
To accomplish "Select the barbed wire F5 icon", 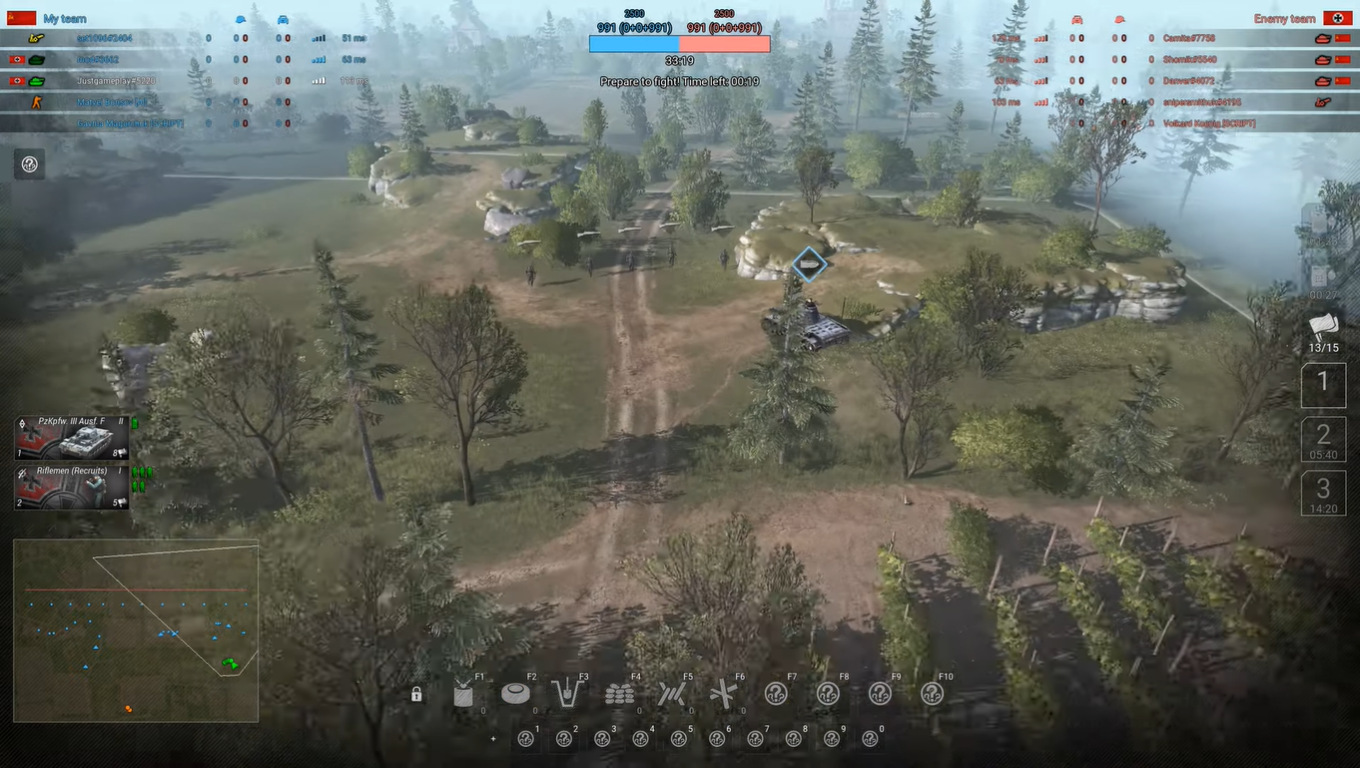I will pos(673,692).
